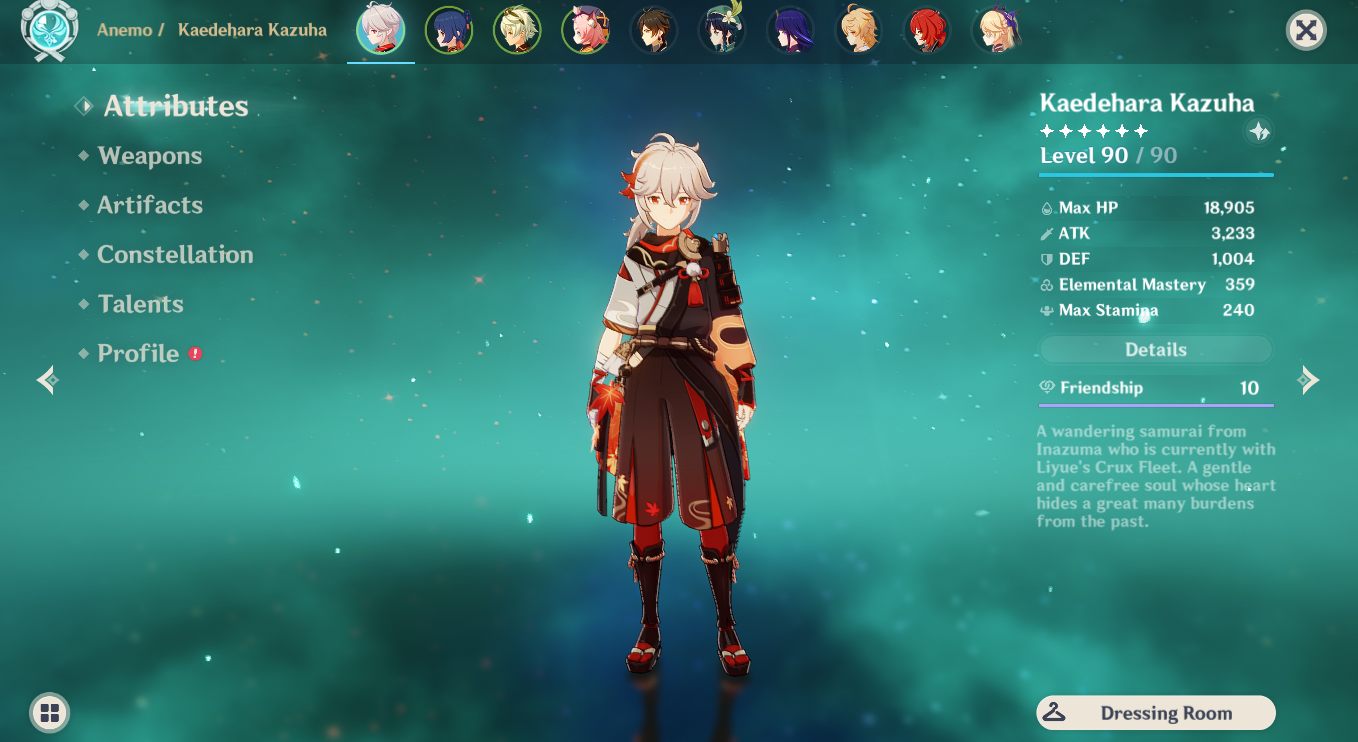Open the Dressing Room
Image resolution: width=1358 pixels, height=742 pixels.
(x=1155, y=713)
